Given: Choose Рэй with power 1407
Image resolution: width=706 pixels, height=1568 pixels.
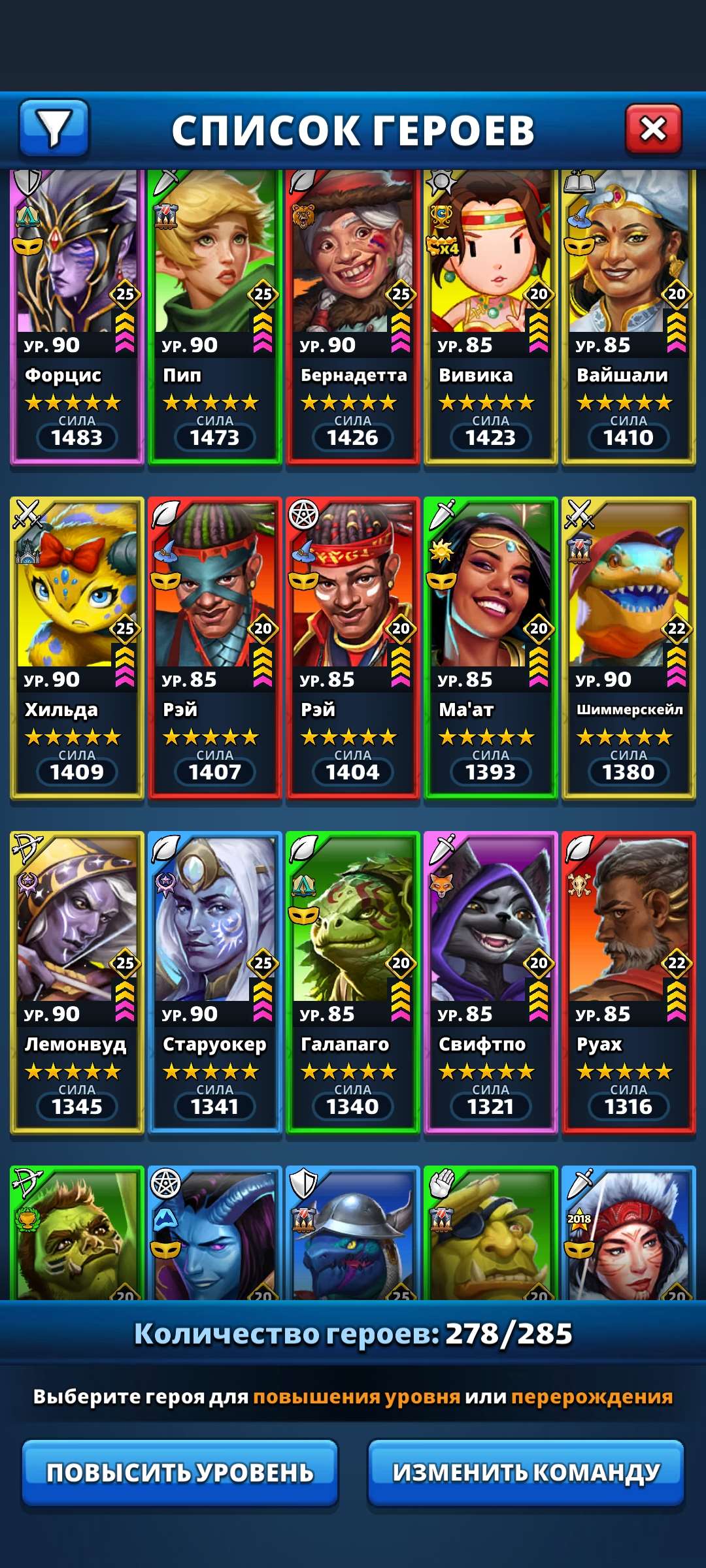Looking at the screenshot, I should pyautogui.click(x=214, y=647).
